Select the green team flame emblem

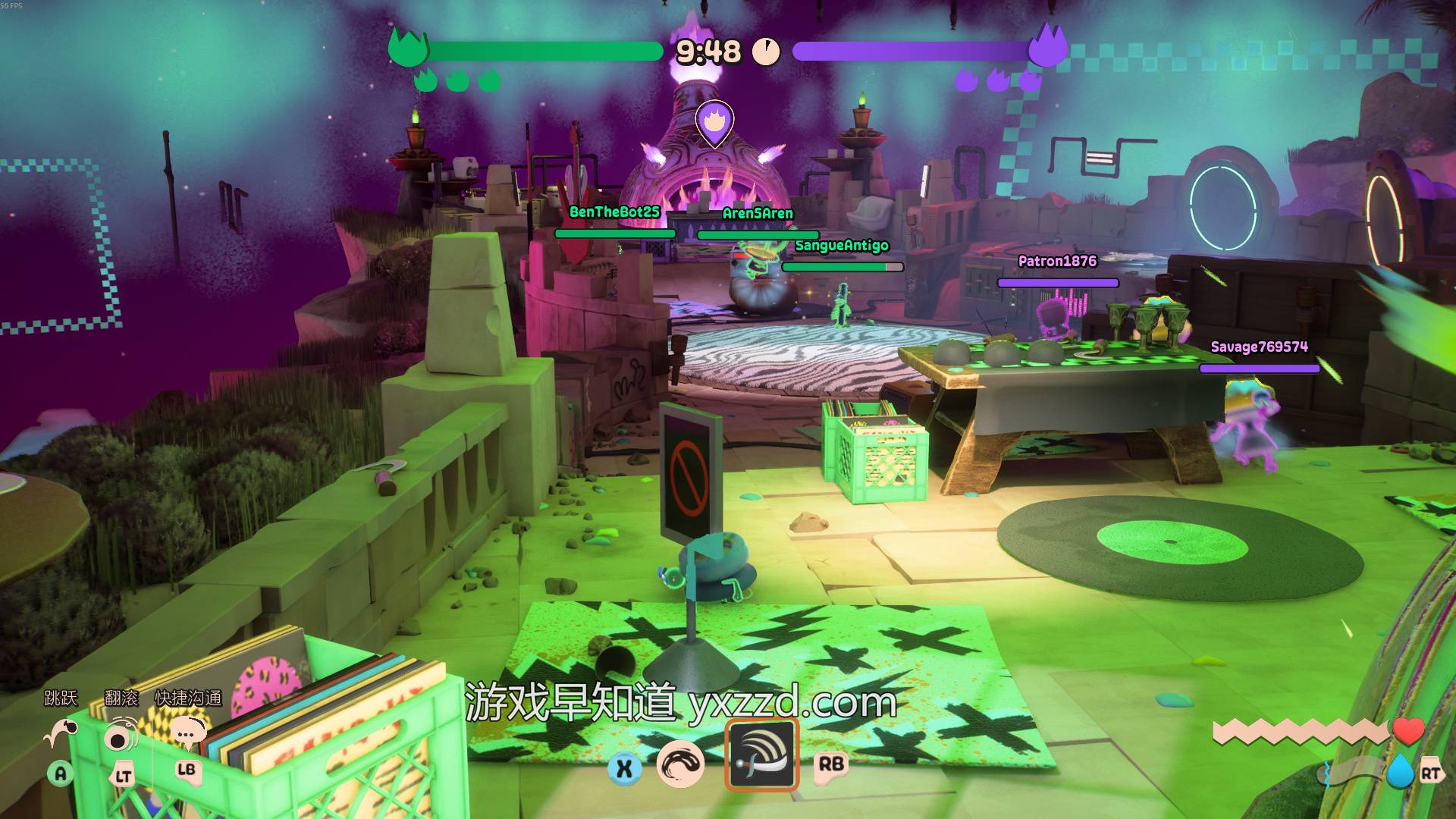408,49
